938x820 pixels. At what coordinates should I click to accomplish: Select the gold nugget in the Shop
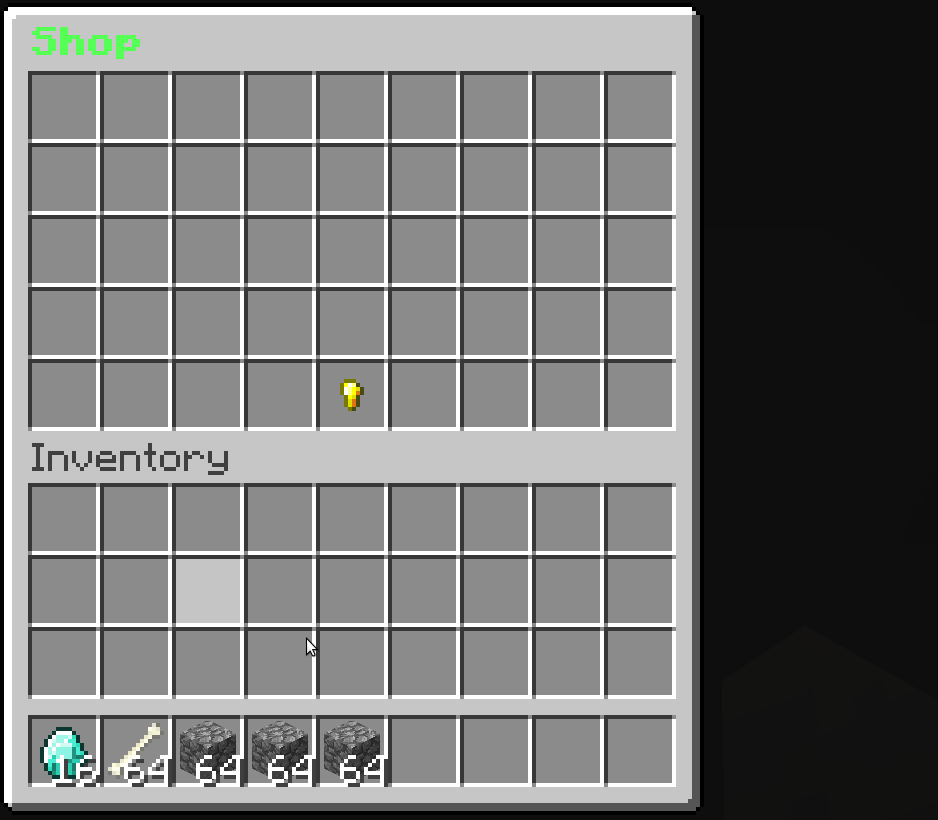coord(351,395)
